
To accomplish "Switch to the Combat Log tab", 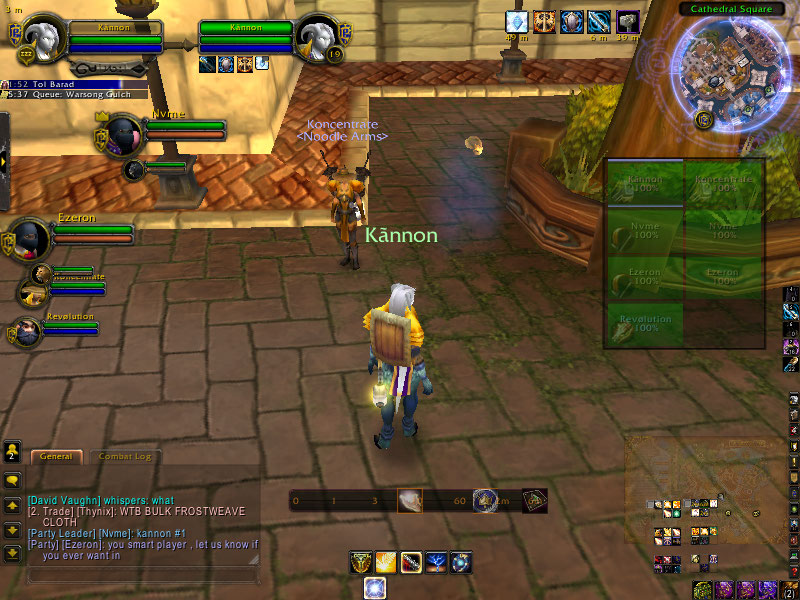I will 124,456.
